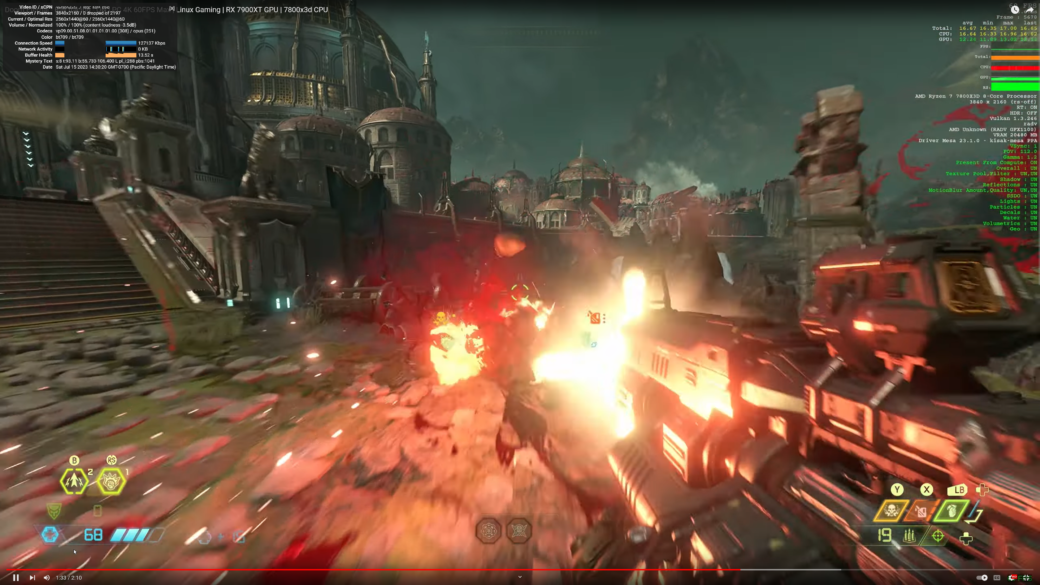
Task: Select the green armor shield icon
Action: pyautogui.click(x=53, y=511)
